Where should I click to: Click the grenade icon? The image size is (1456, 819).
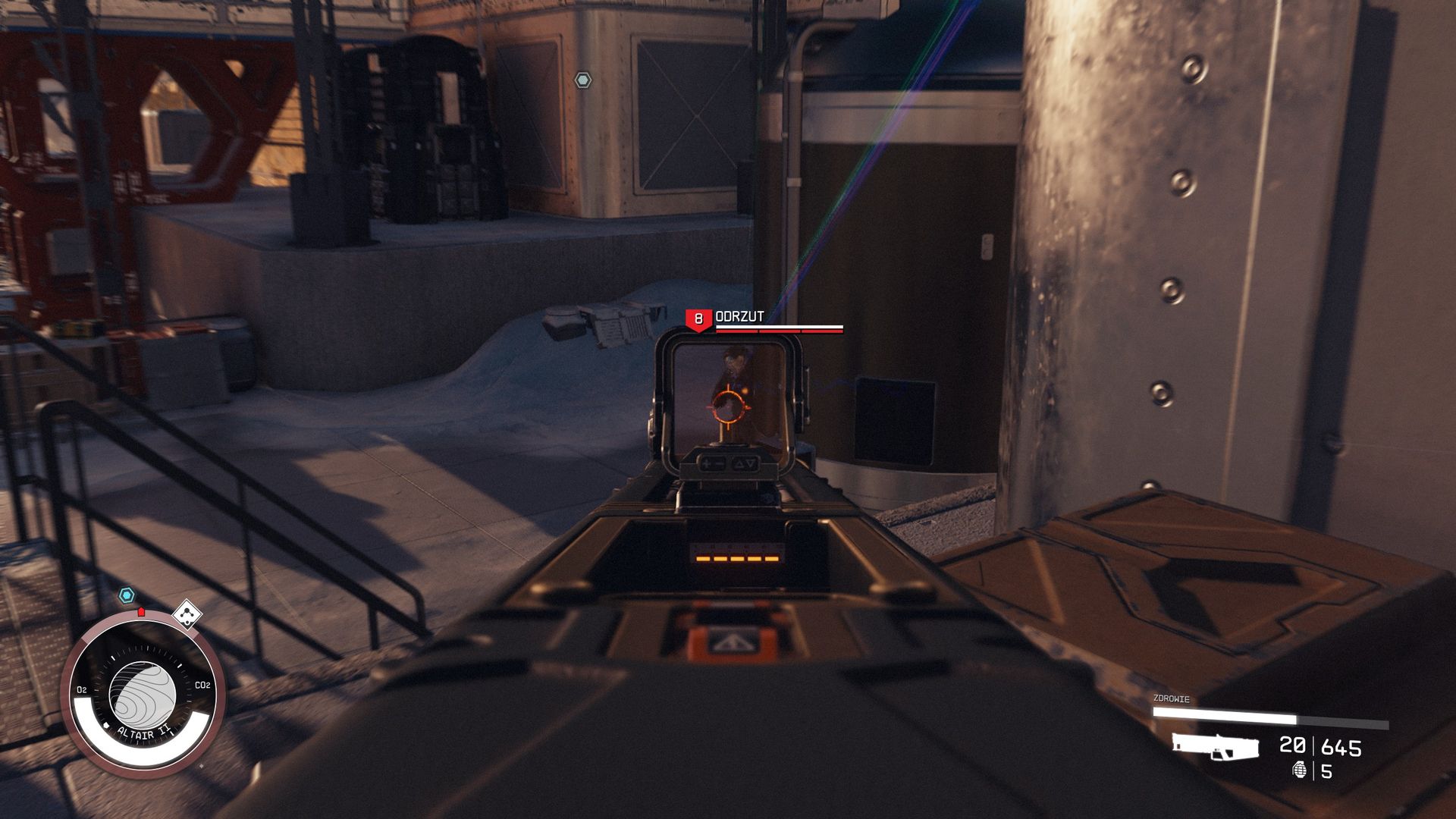[1300, 770]
